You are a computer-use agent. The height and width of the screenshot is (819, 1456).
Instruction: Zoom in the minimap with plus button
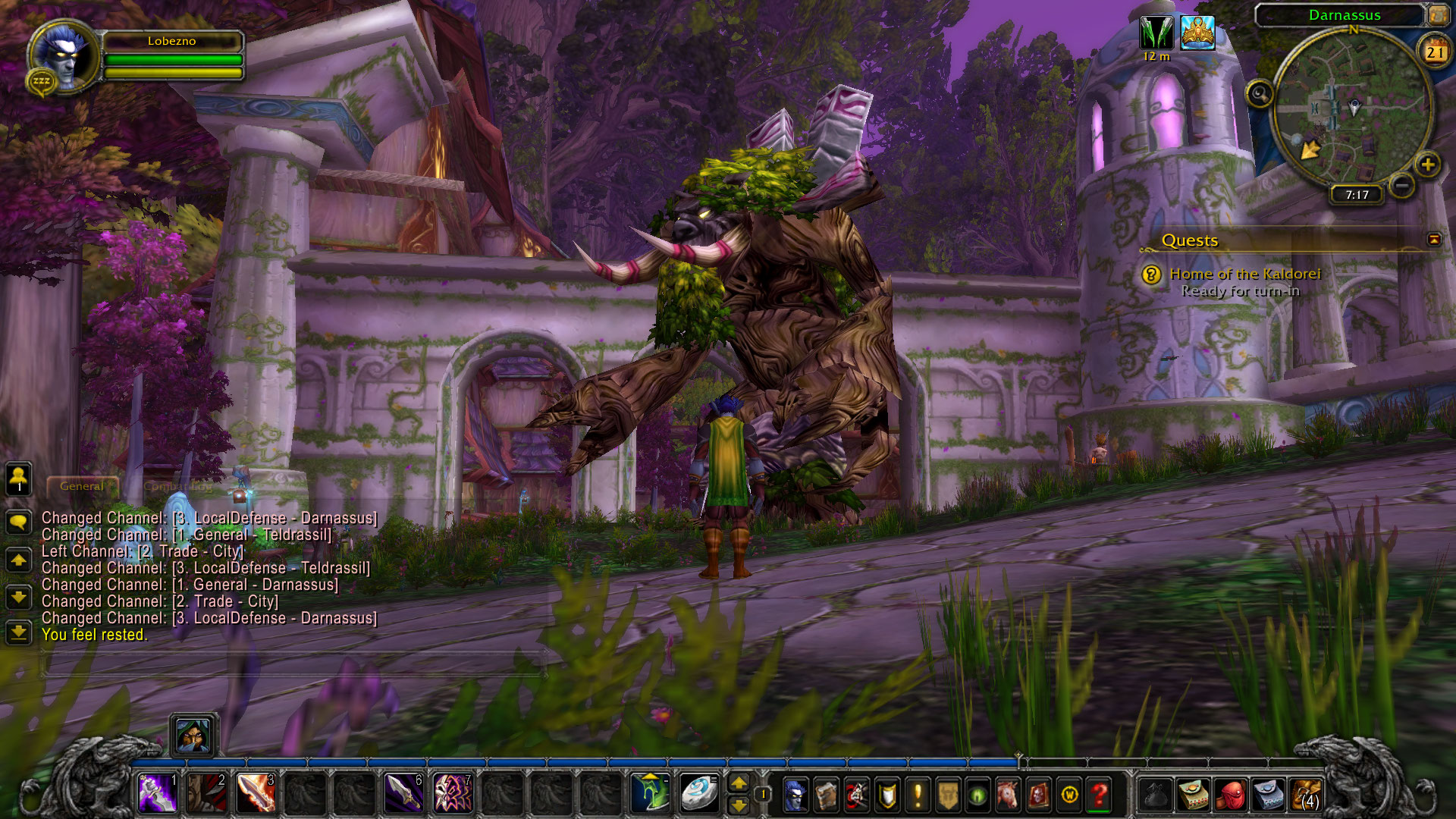(x=1428, y=165)
